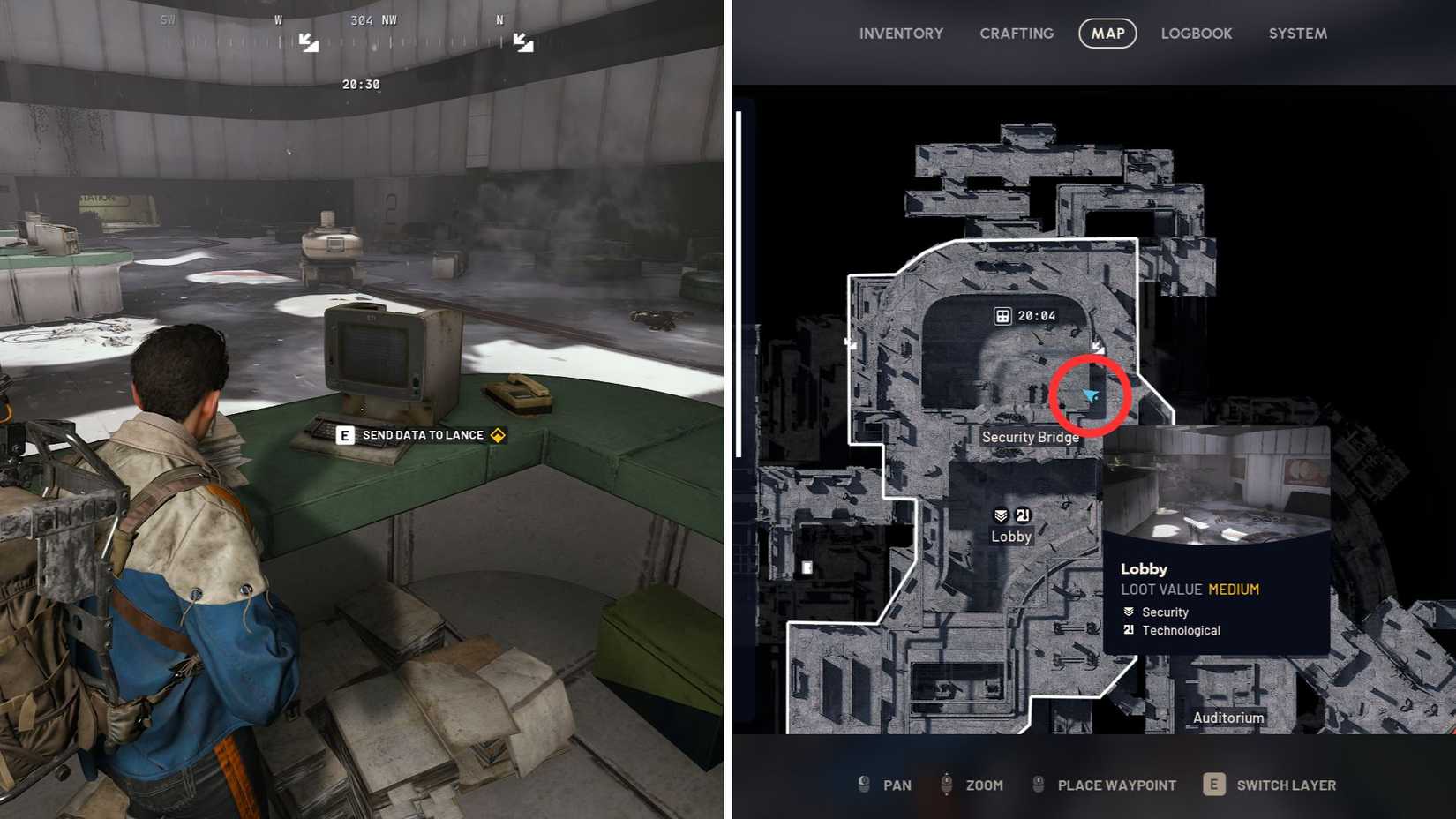The height and width of the screenshot is (819, 1456).
Task: Click the Technological icon in Lobby tooltip
Action: pos(1130,630)
